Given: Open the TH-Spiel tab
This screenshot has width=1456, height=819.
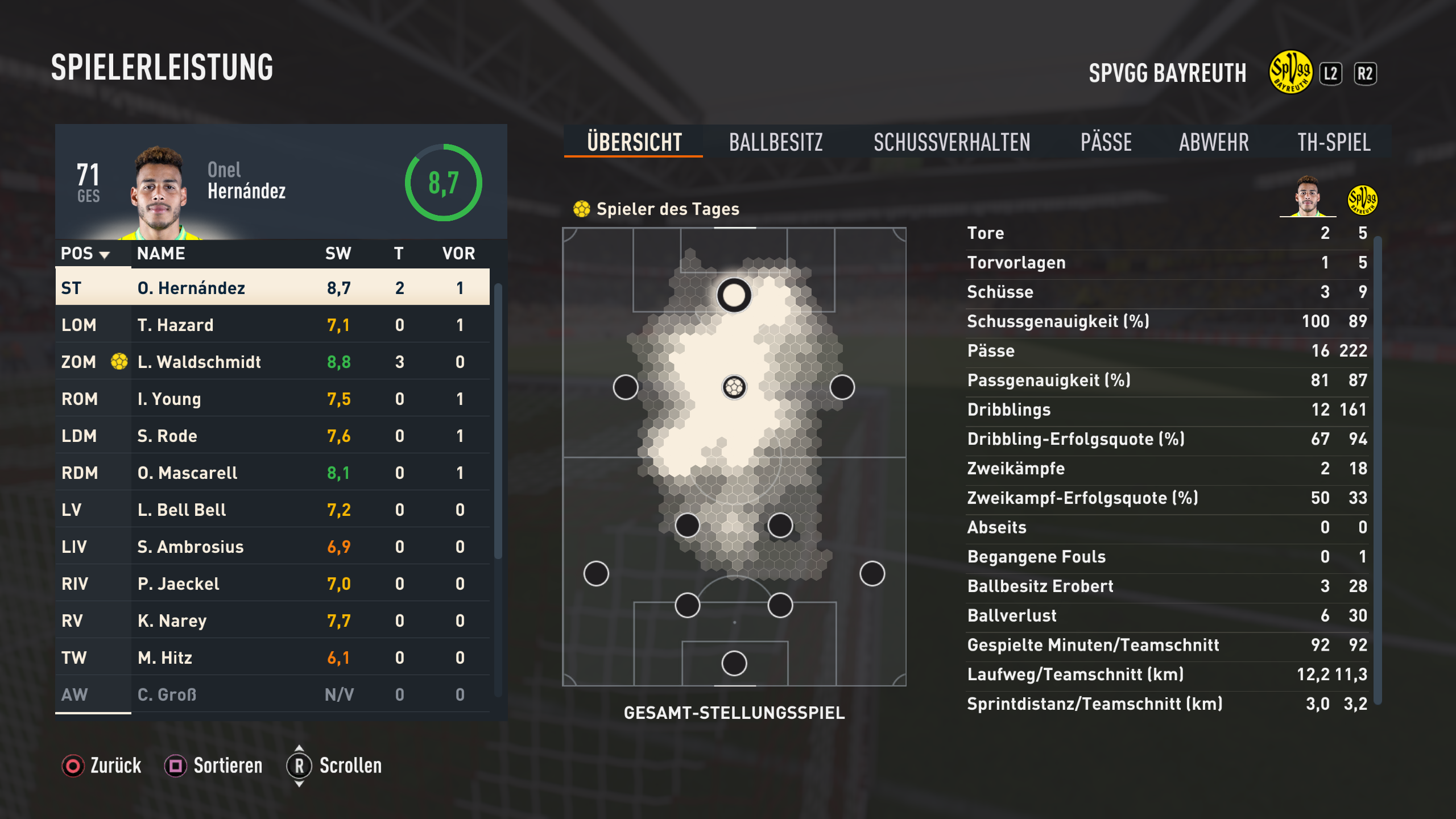Looking at the screenshot, I should pyautogui.click(x=1334, y=142).
